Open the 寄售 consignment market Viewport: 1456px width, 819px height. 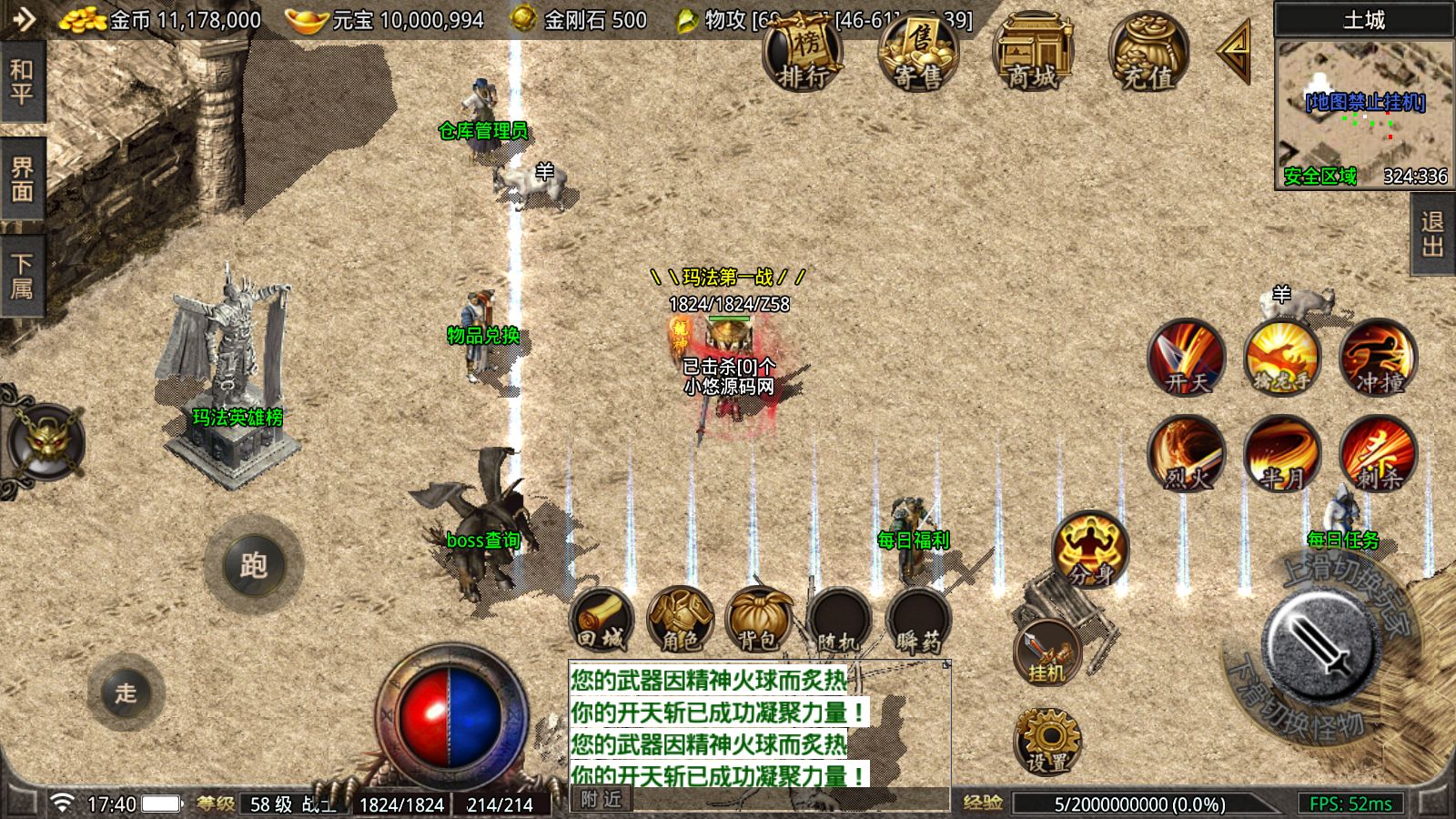click(x=917, y=53)
